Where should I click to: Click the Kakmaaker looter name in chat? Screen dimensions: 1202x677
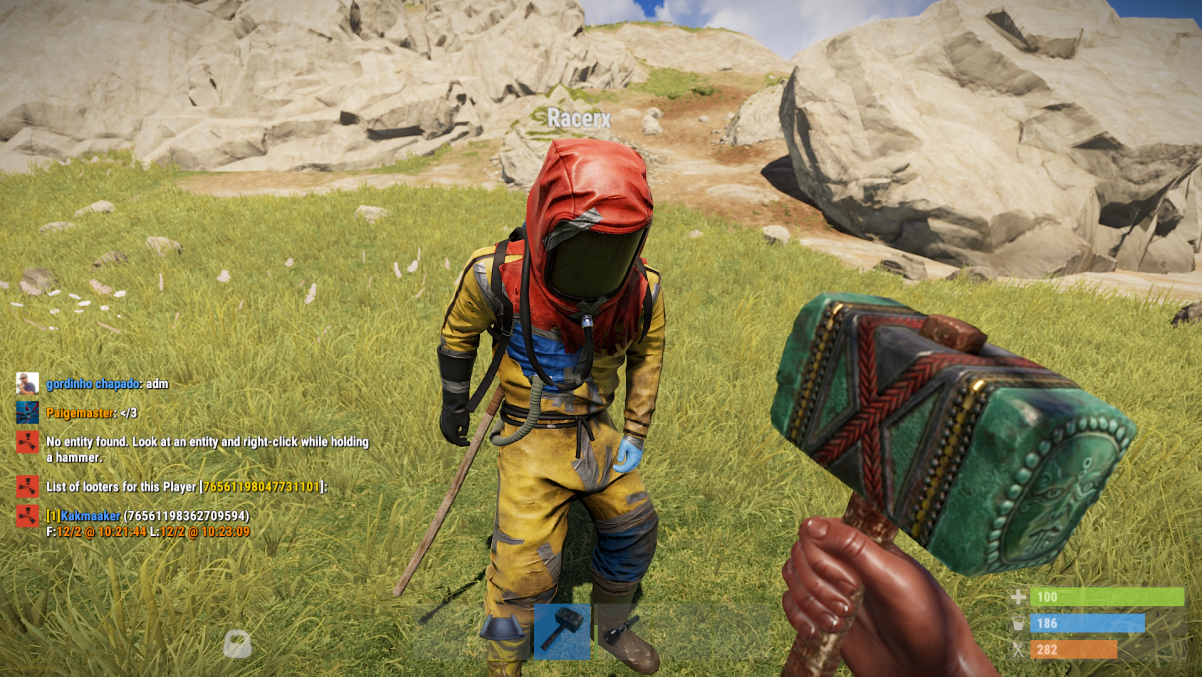tap(90, 516)
